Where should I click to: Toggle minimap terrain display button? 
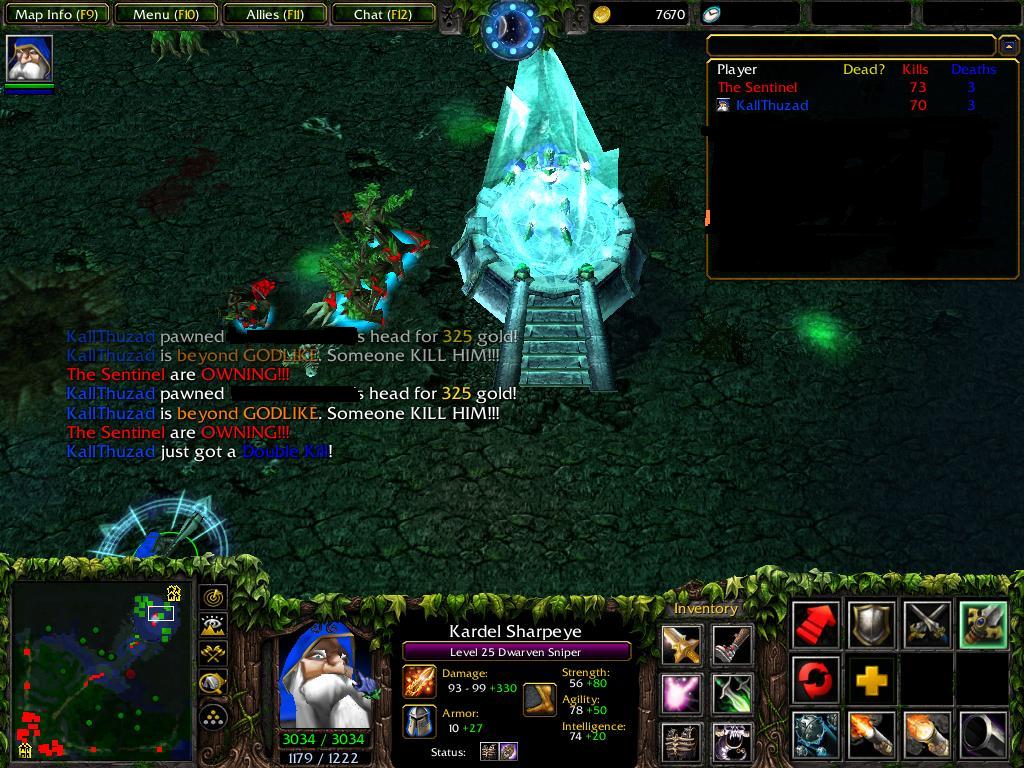(214, 626)
